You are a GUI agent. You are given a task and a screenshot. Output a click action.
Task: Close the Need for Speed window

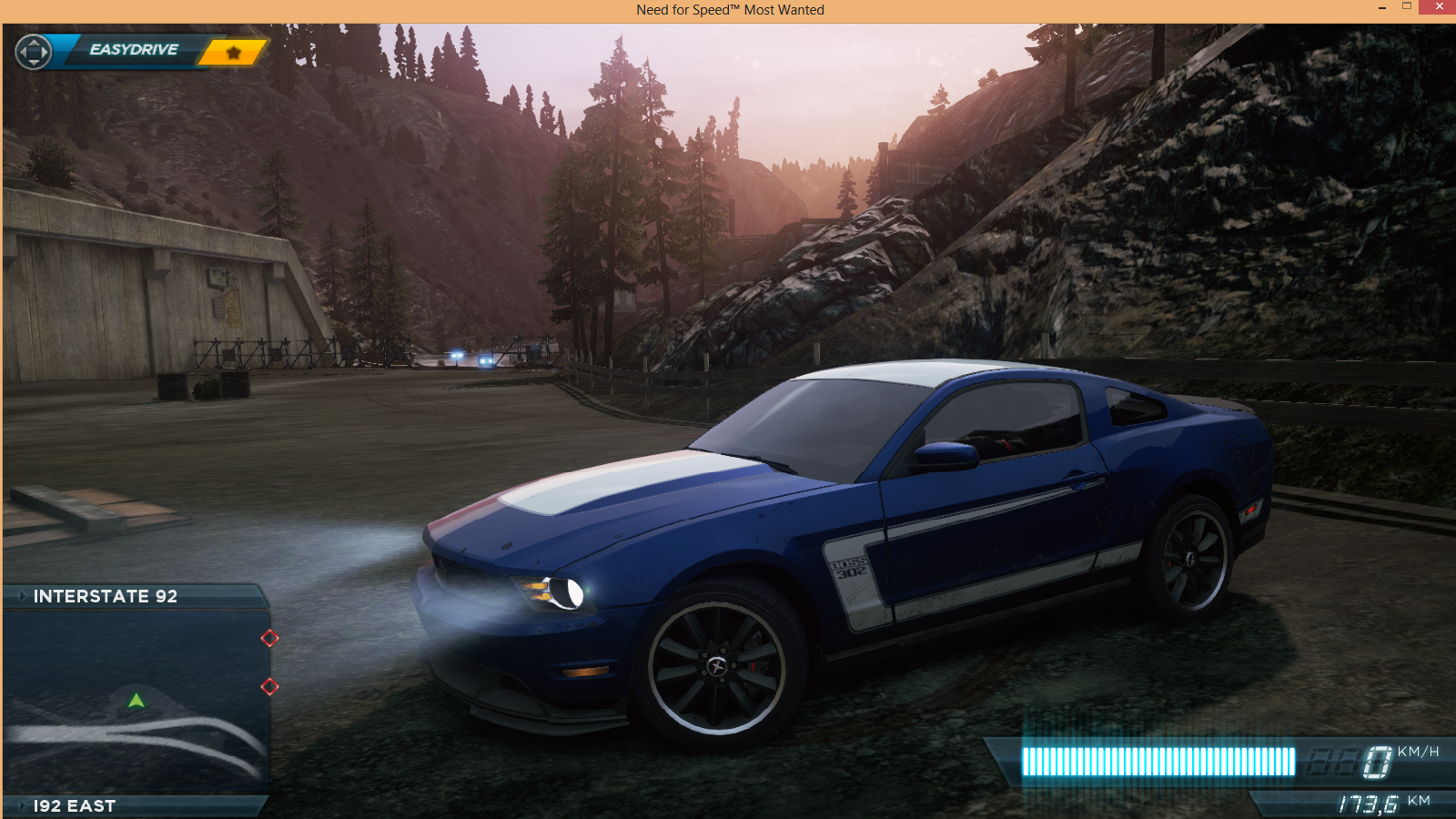tap(1439, 7)
